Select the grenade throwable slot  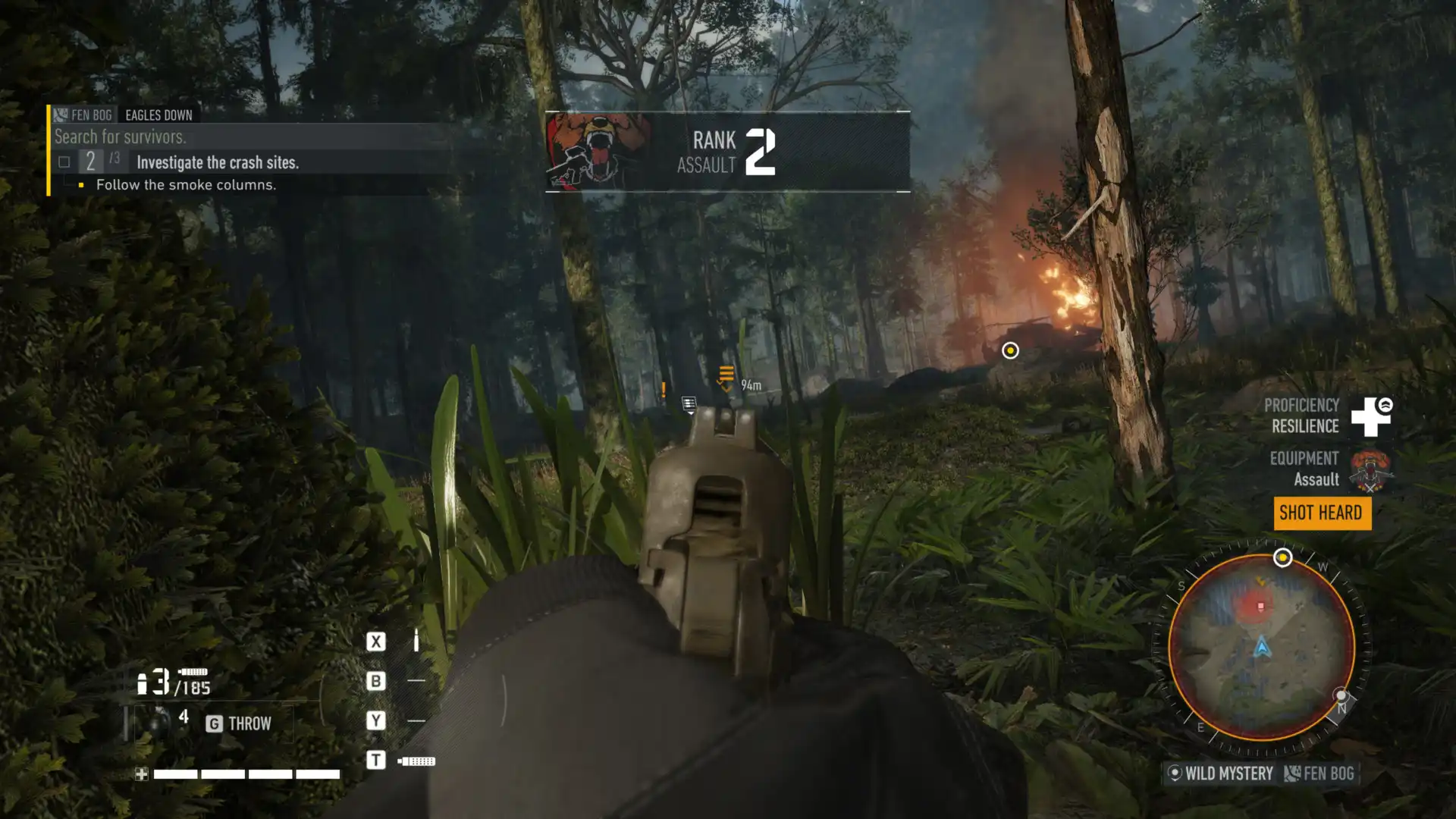pos(158,722)
